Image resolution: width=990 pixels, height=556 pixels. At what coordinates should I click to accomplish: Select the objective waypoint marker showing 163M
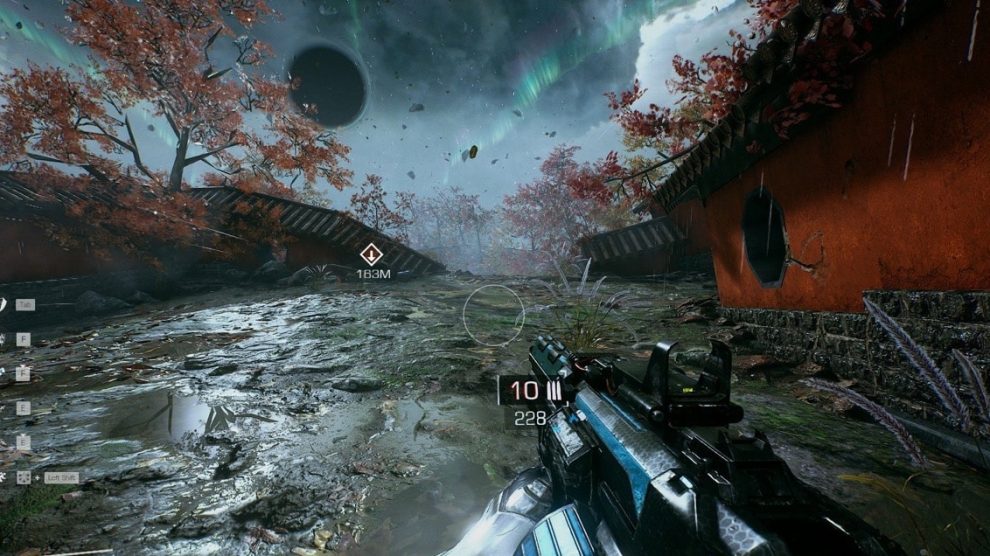pos(371,254)
